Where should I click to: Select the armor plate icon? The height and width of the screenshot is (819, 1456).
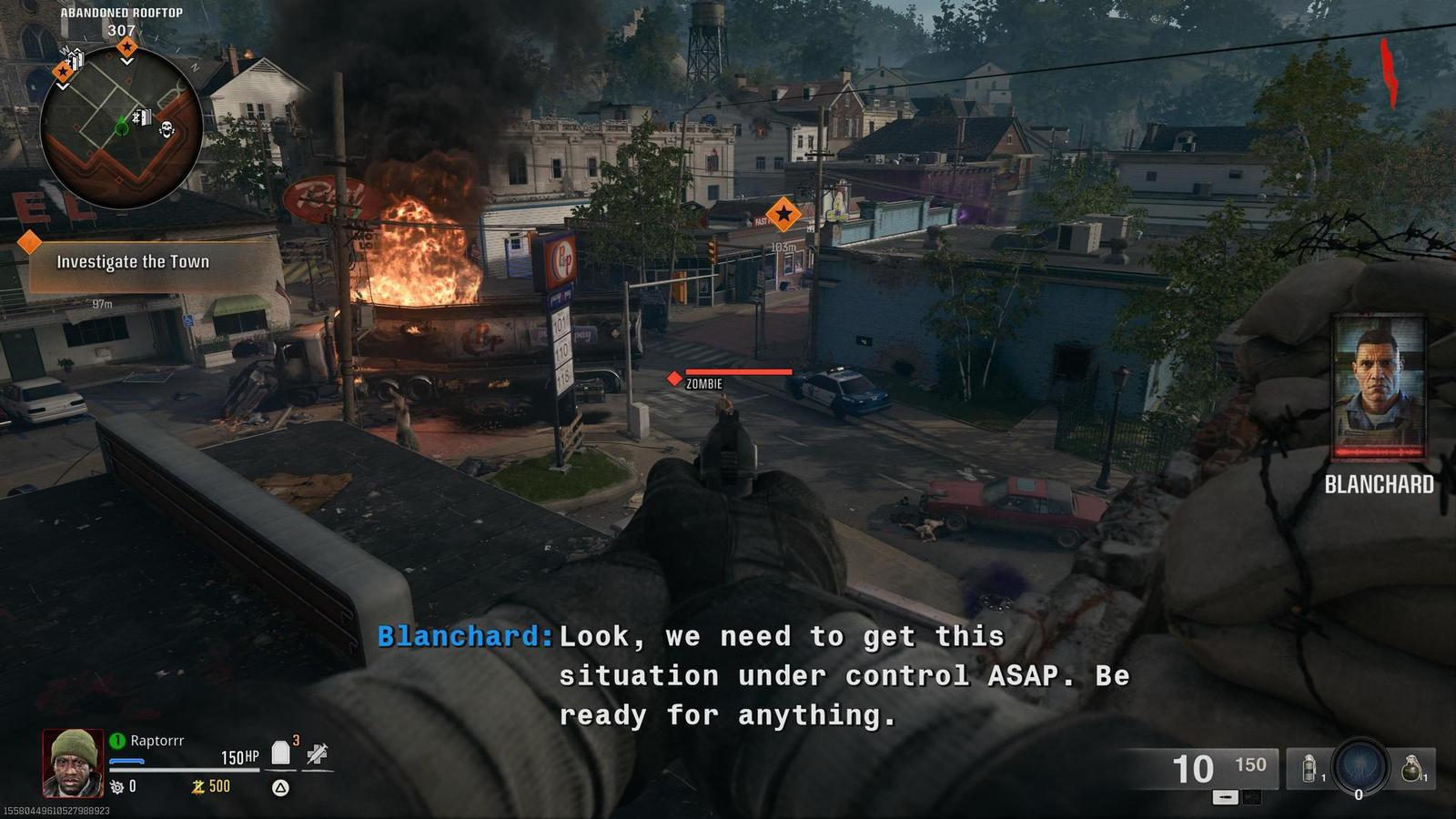tap(281, 753)
